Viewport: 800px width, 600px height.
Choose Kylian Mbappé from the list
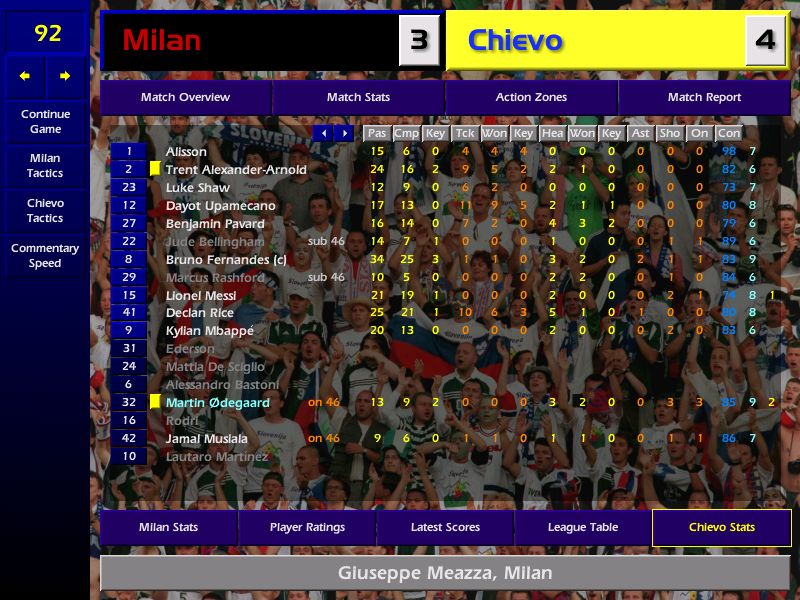(x=210, y=331)
